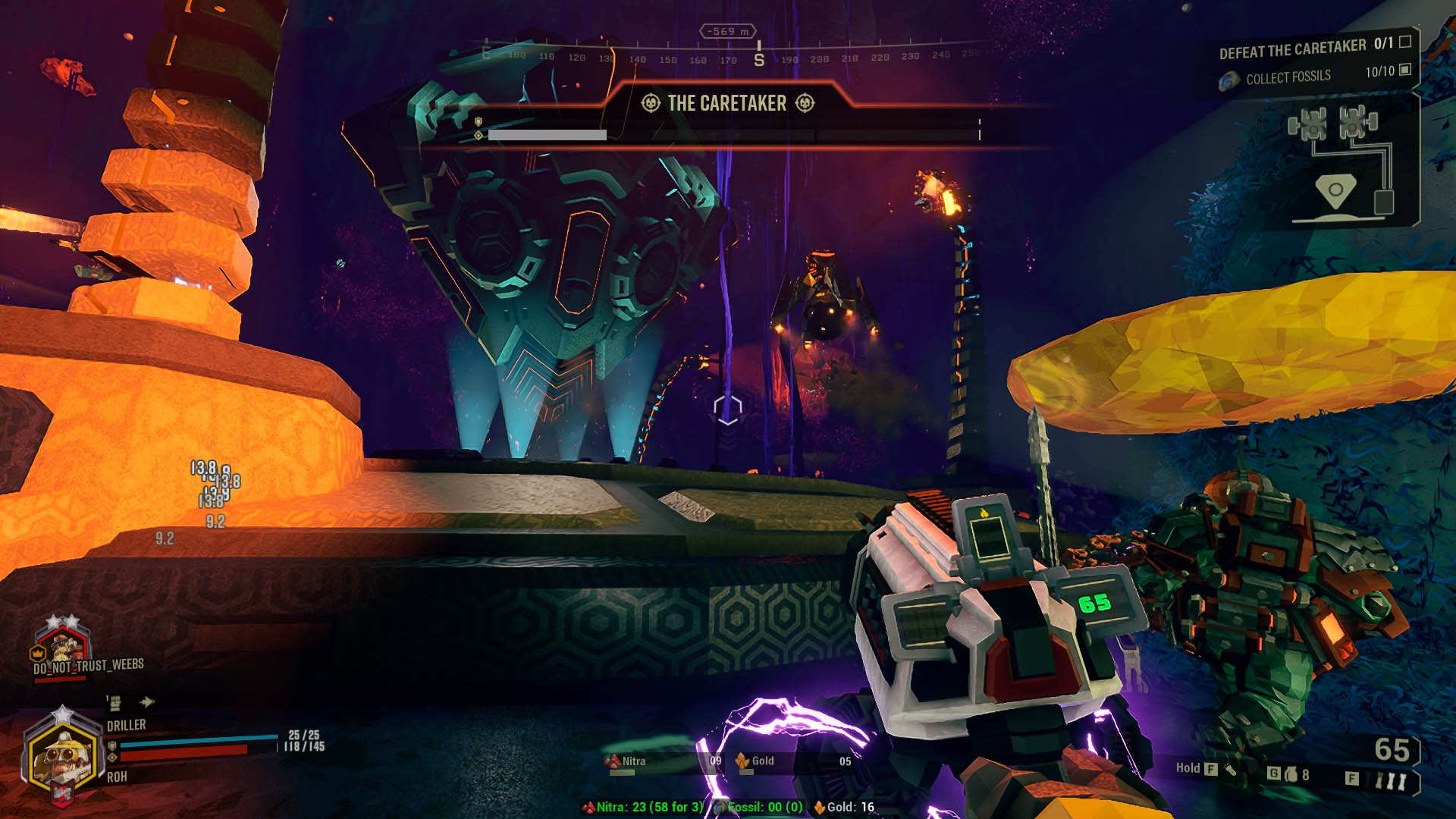Select the grenade count icon

click(x=1290, y=774)
